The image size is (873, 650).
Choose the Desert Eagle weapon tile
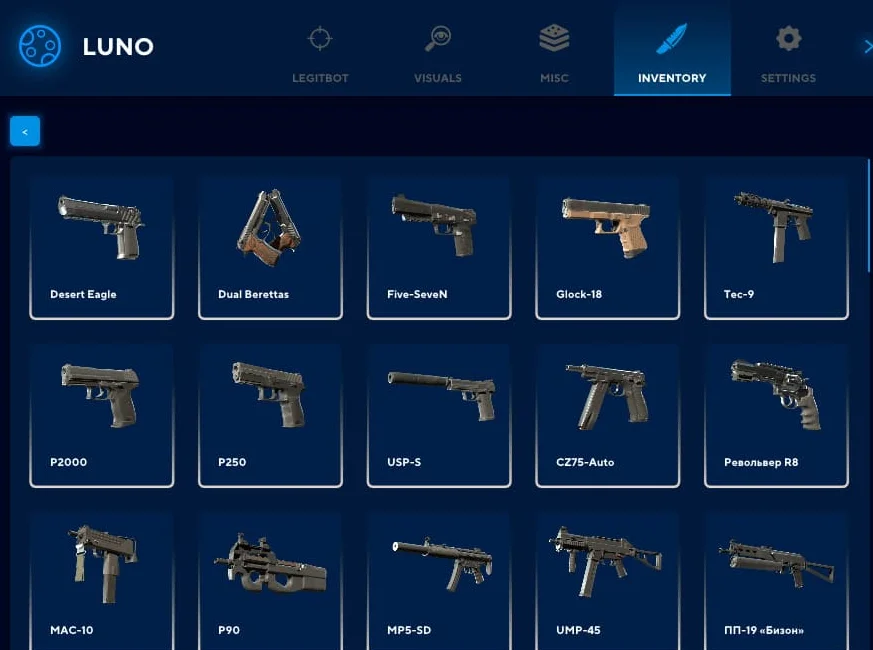tap(102, 247)
